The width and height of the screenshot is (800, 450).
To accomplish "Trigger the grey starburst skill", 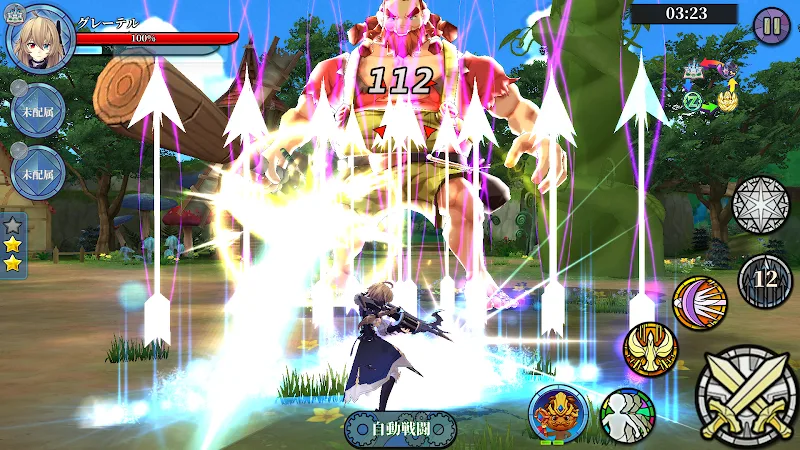I will tap(761, 205).
